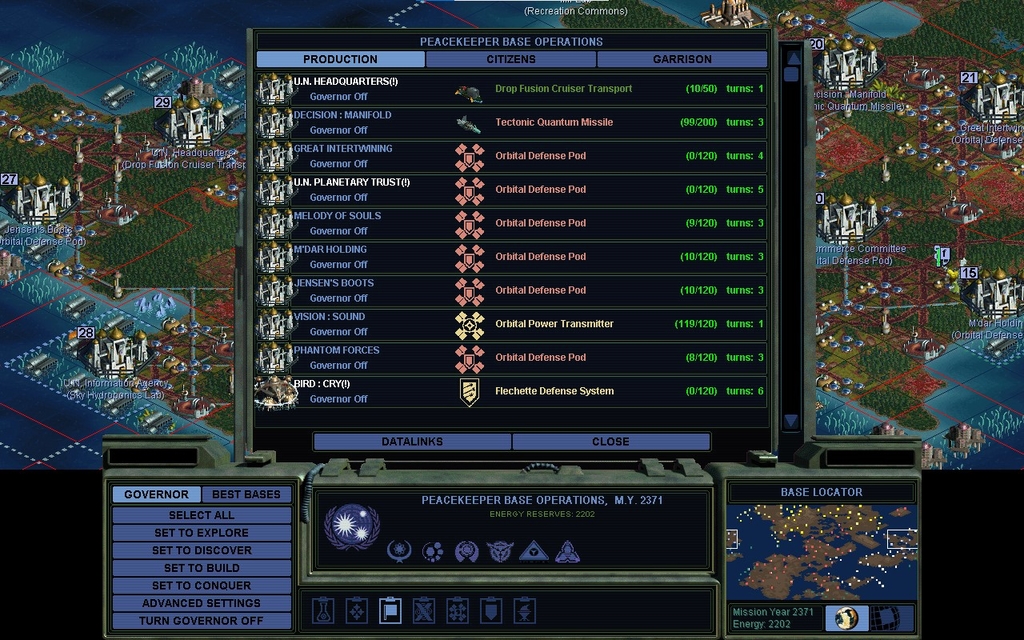This screenshot has width=1024, height=640.
Task: Open the Garrison tab
Action: (x=682, y=59)
